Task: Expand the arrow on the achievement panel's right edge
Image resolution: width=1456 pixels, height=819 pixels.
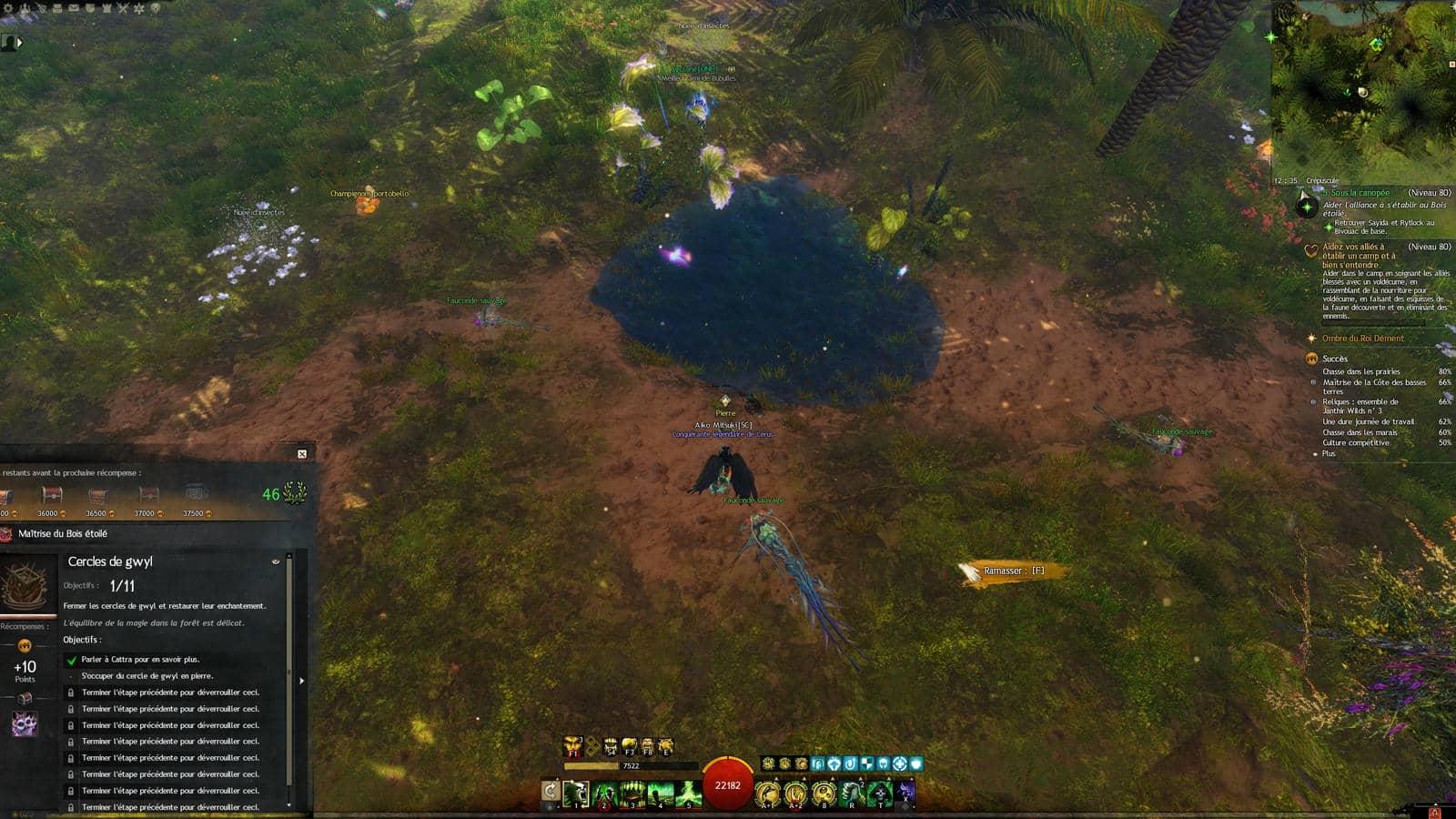Action: (x=301, y=680)
